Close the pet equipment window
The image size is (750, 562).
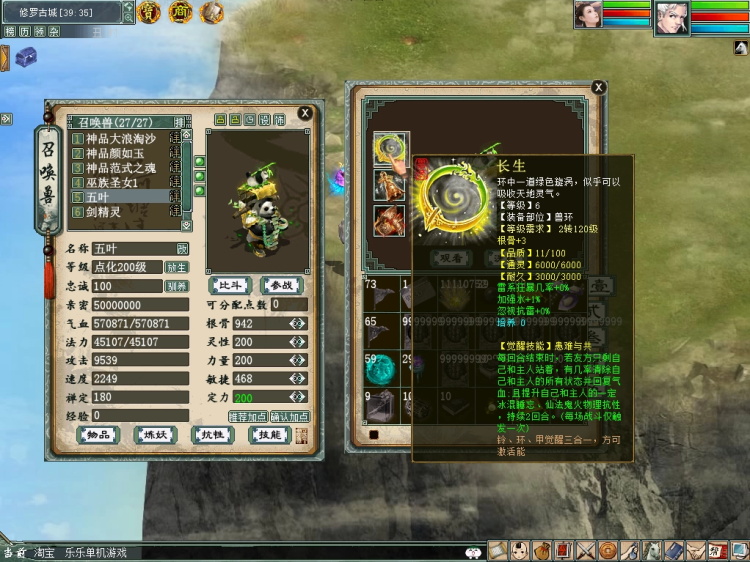(x=597, y=89)
